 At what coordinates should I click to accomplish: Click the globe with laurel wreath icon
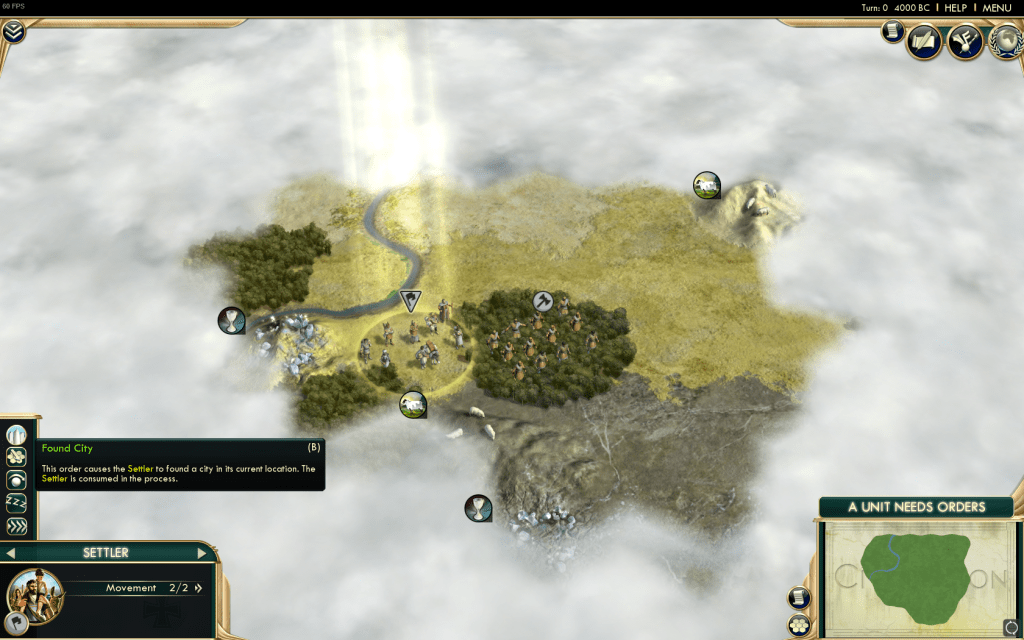[1005, 41]
